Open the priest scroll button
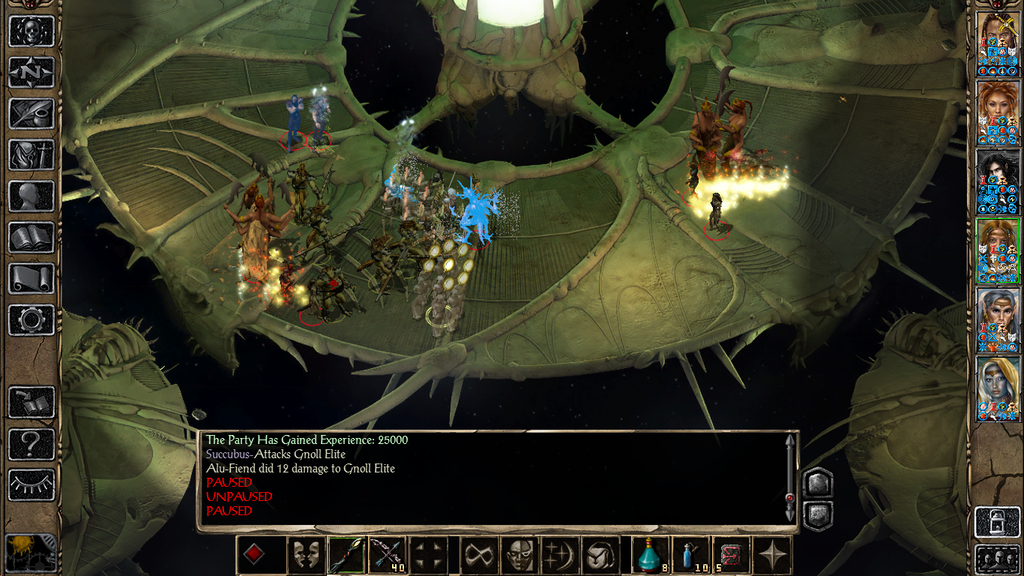Image resolution: width=1024 pixels, height=576 pixels. click(31, 279)
